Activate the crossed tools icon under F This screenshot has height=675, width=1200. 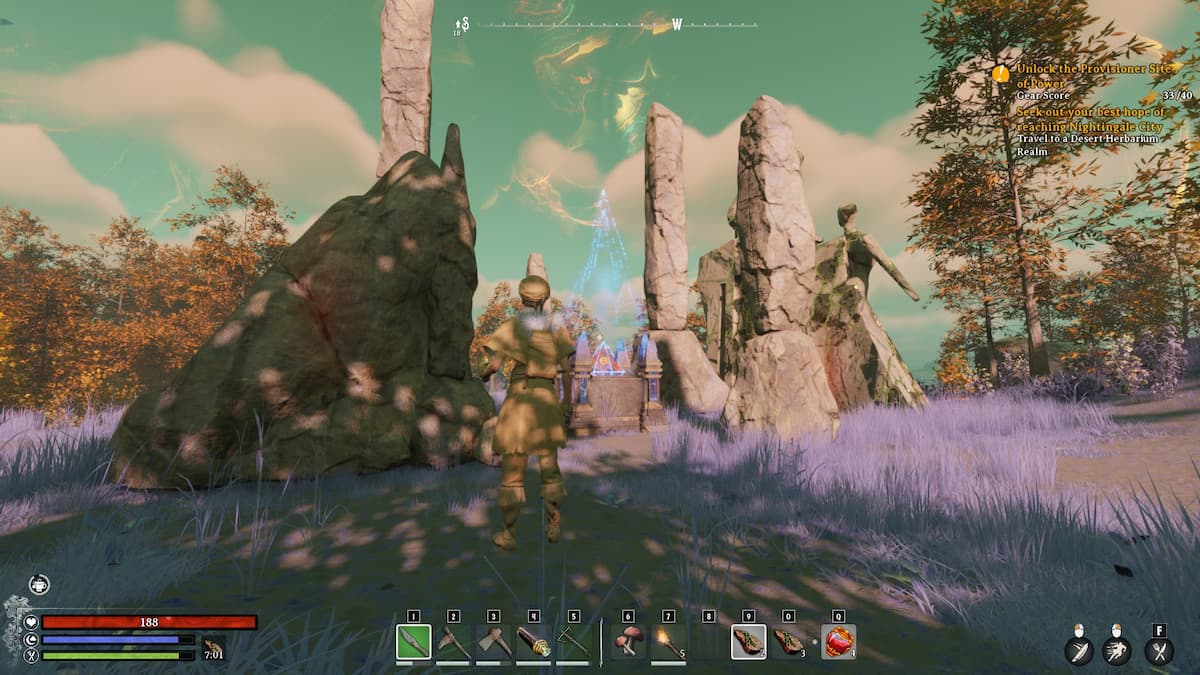click(x=1159, y=652)
